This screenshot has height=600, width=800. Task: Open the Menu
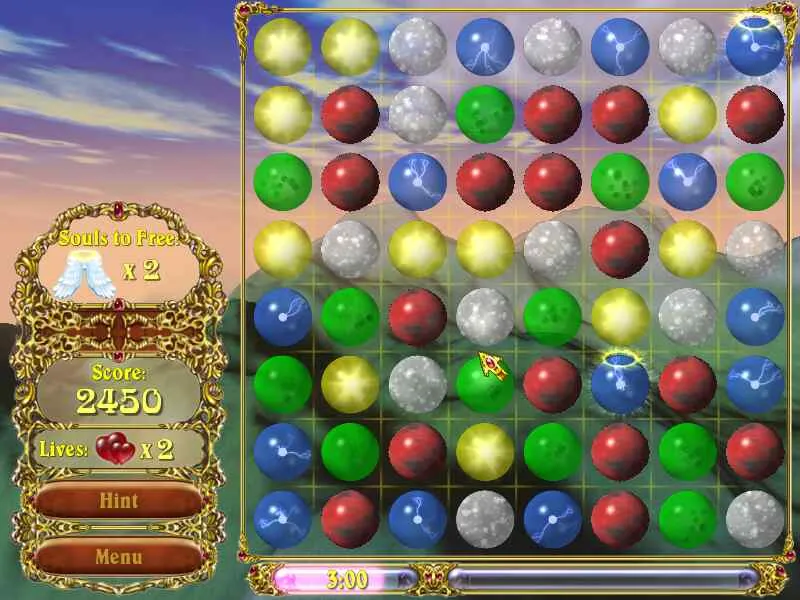coord(119,556)
